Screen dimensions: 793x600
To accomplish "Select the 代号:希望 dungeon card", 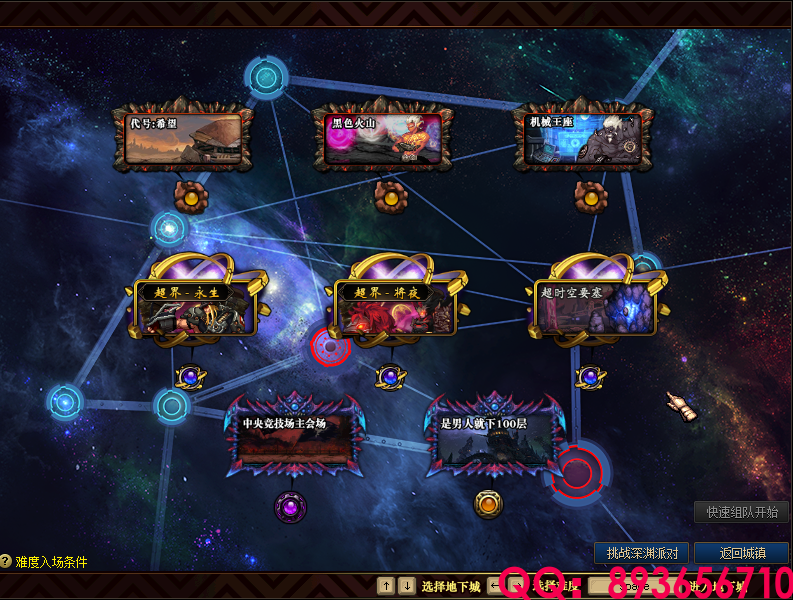I will [184, 138].
